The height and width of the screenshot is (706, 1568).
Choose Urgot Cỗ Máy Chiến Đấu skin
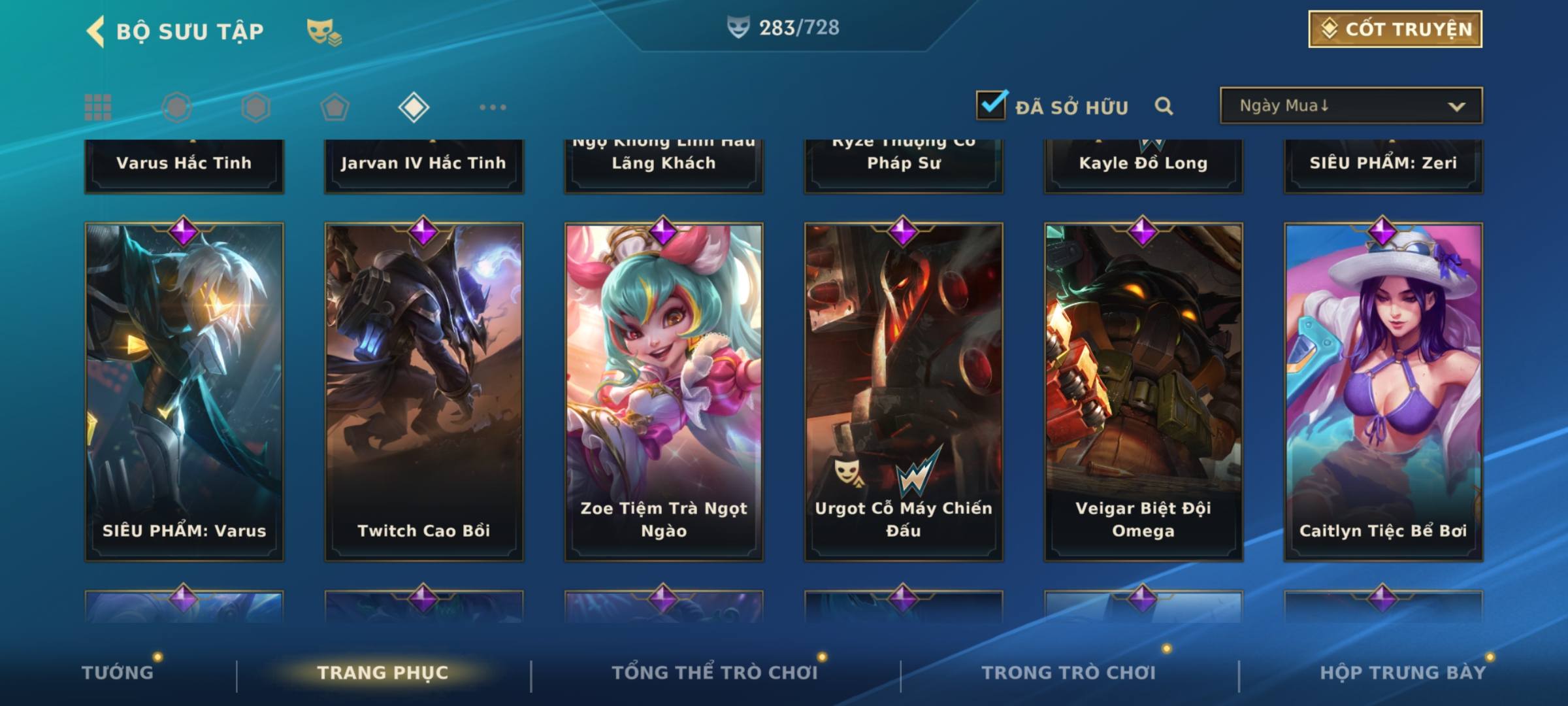904,391
